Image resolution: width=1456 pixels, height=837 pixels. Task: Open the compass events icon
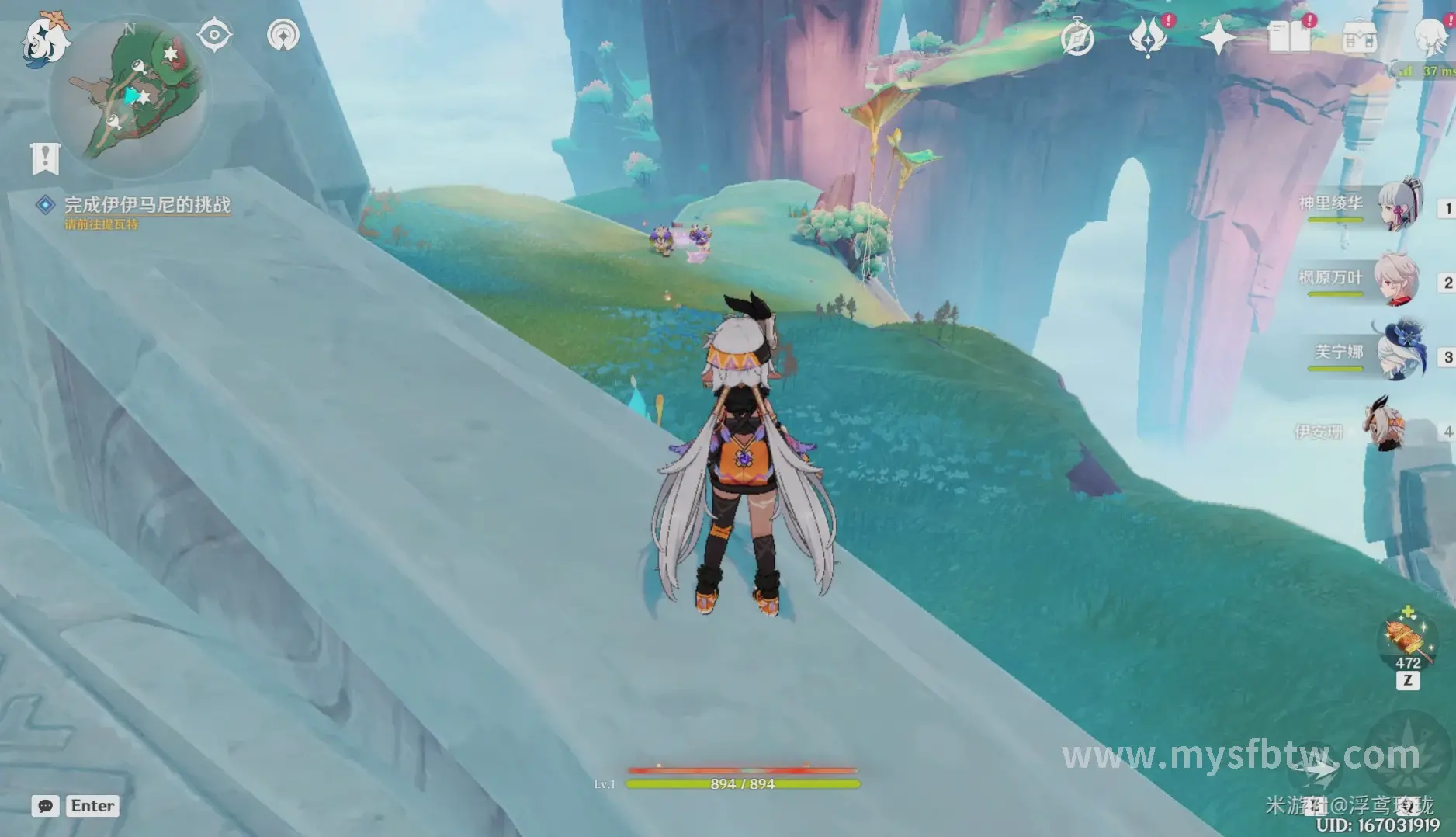coord(1077,37)
